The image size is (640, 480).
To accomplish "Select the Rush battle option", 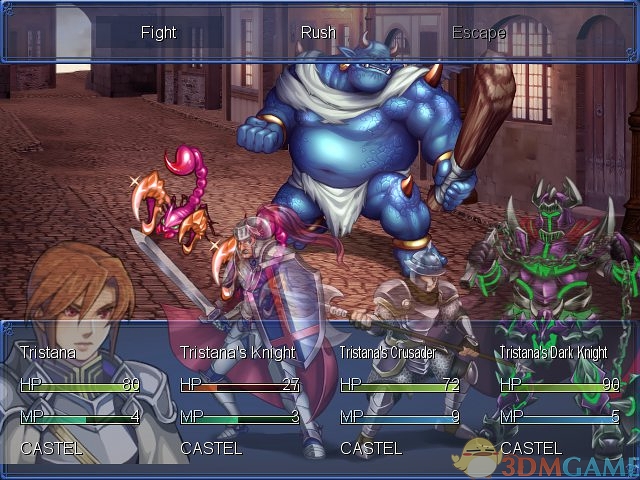I will click(318, 33).
